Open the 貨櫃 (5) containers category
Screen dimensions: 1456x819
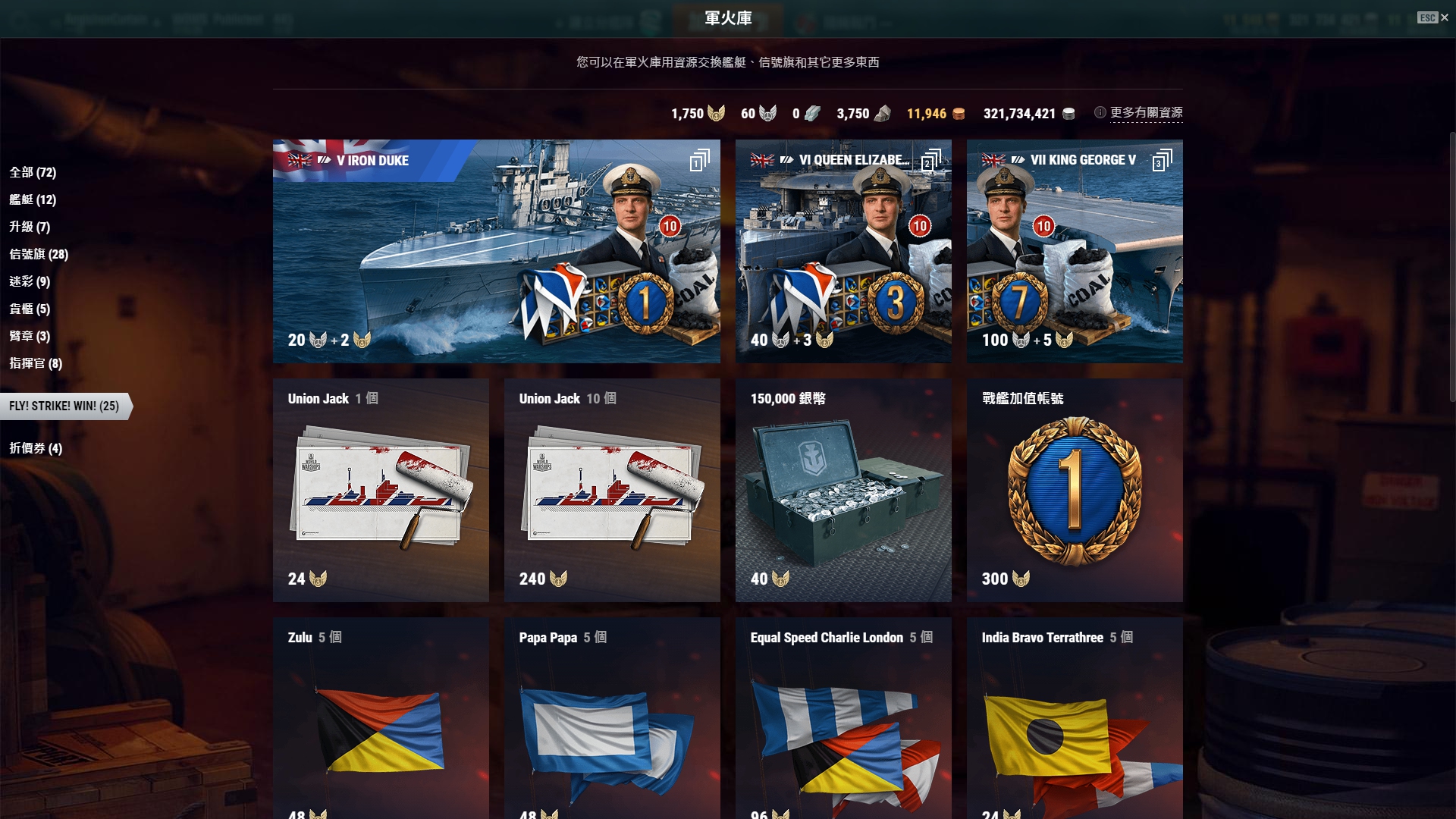(30, 309)
